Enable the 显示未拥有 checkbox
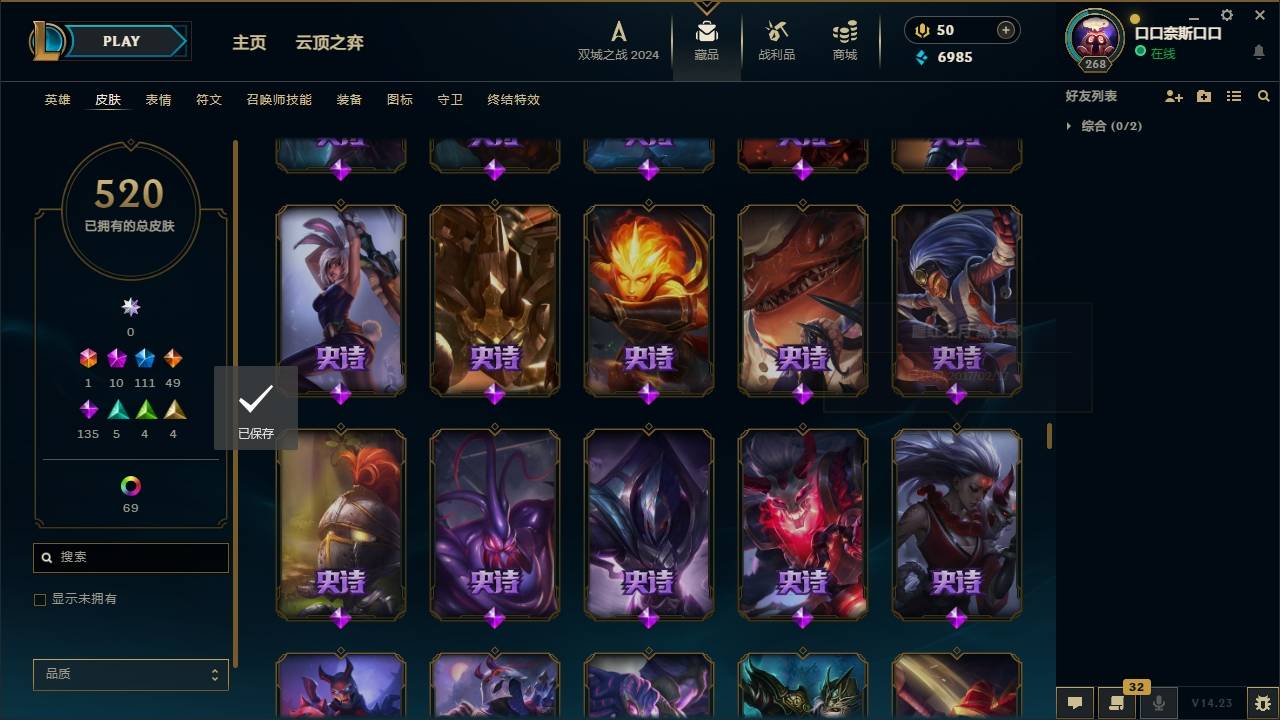 click(40, 599)
